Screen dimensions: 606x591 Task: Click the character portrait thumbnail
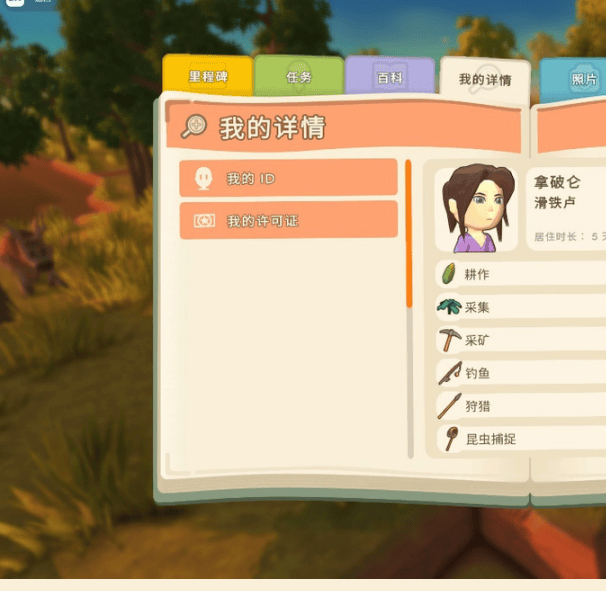pos(477,208)
